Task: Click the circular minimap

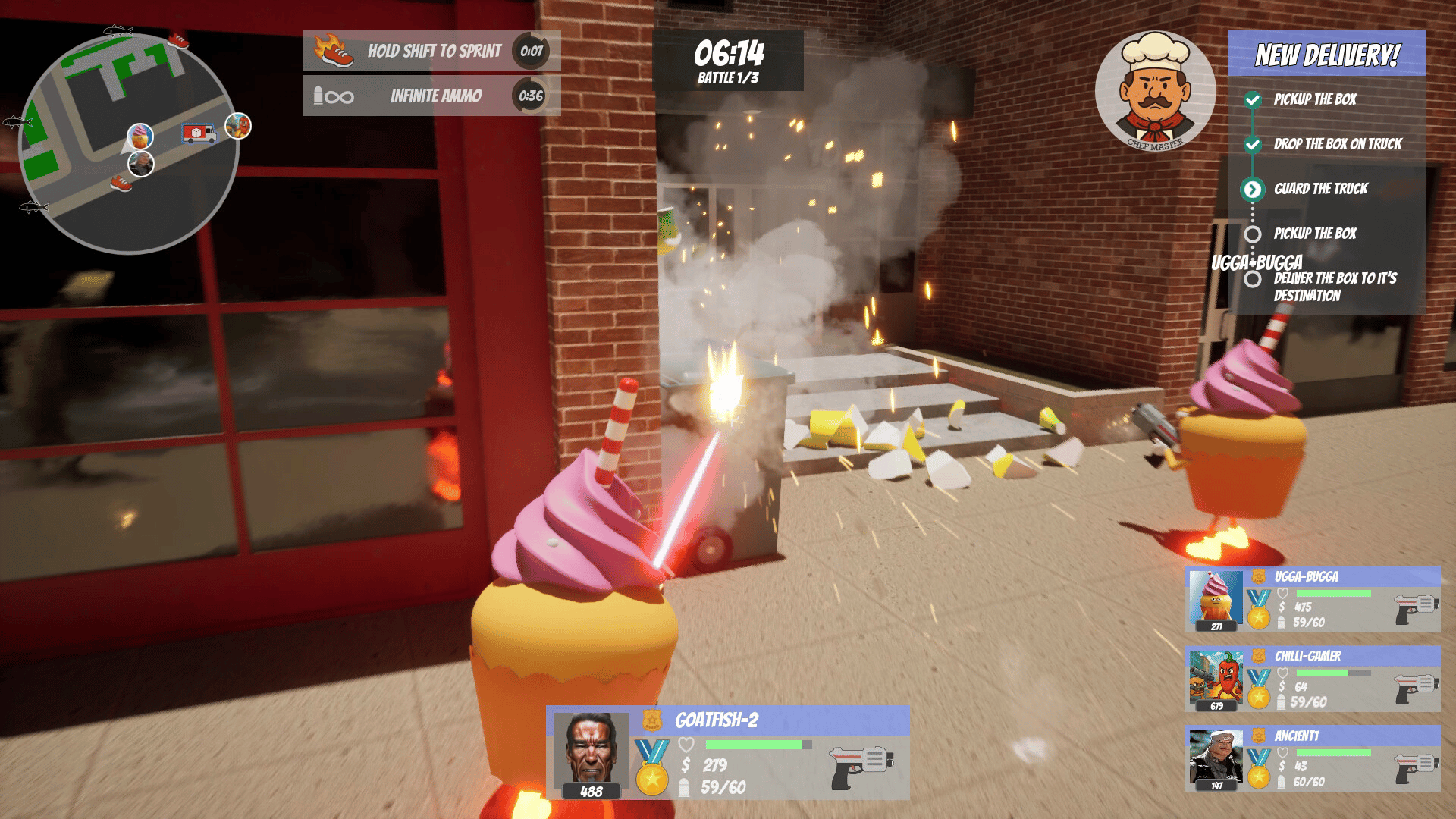Action: pos(129,144)
